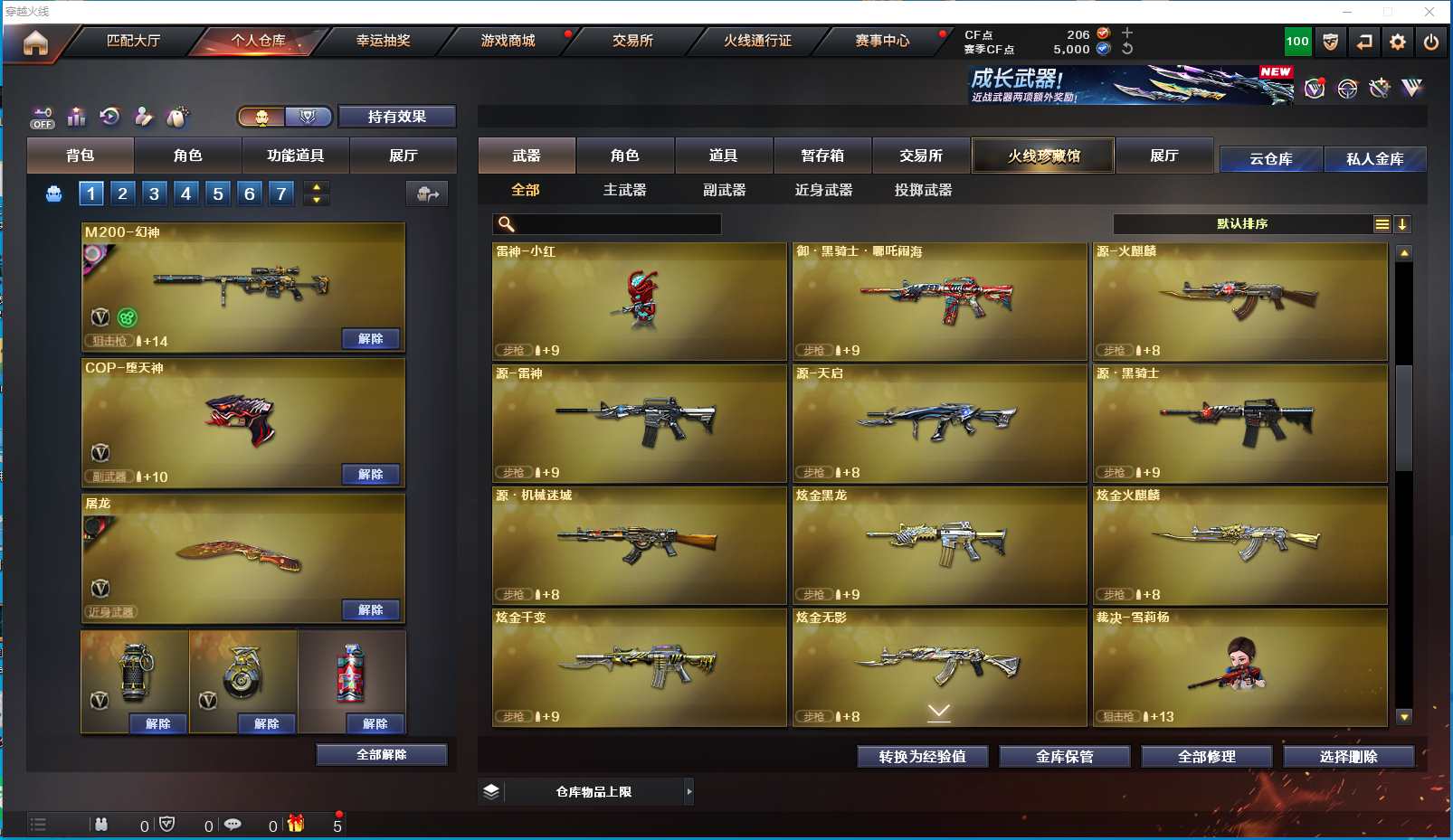Viewport: 1453px width, 840px height.
Task: Switch to 火线通行证 battle pass
Action: 757,41
